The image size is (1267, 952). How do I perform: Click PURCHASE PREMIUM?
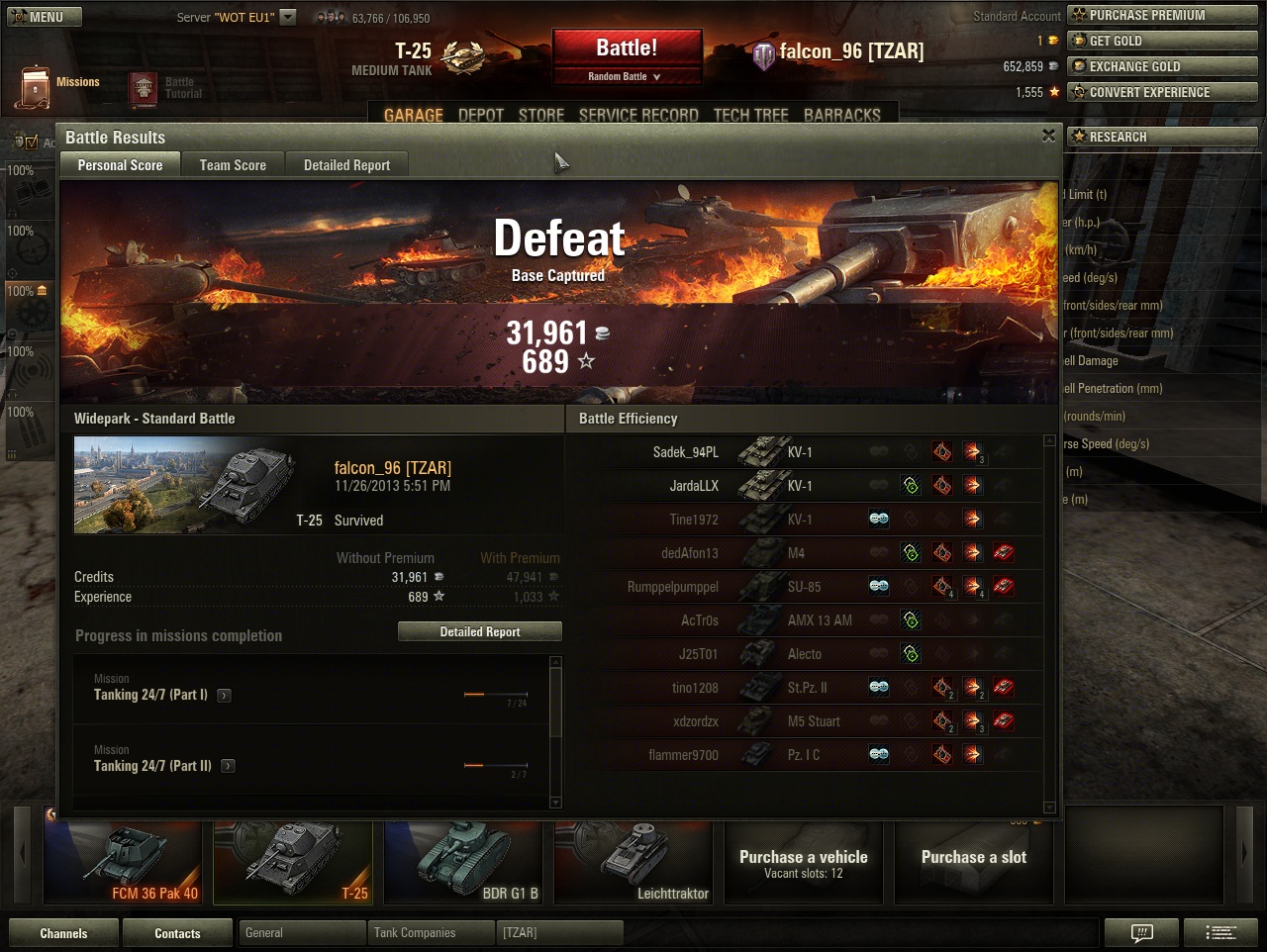(1162, 15)
